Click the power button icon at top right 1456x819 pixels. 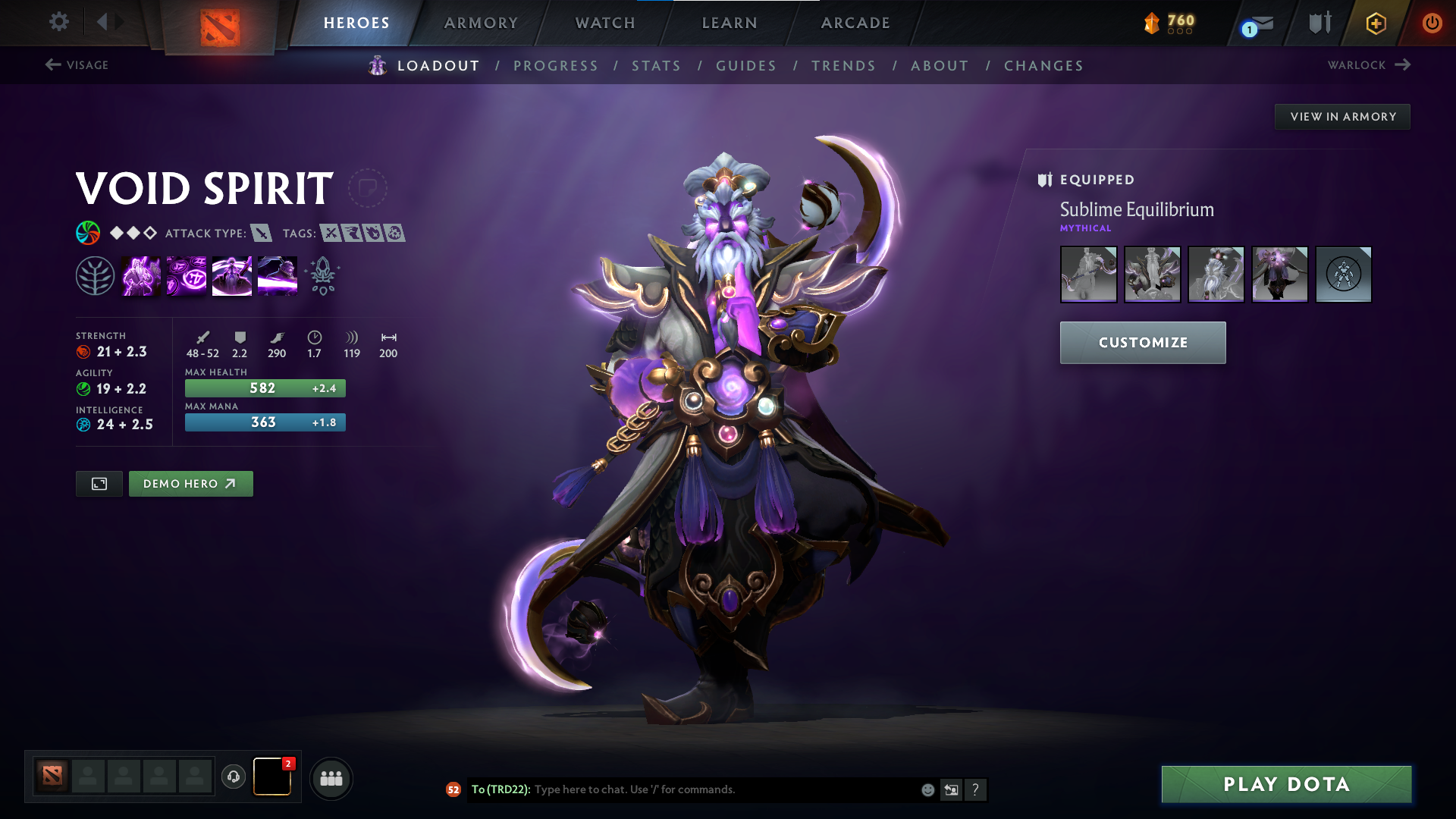pyautogui.click(x=1432, y=23)
